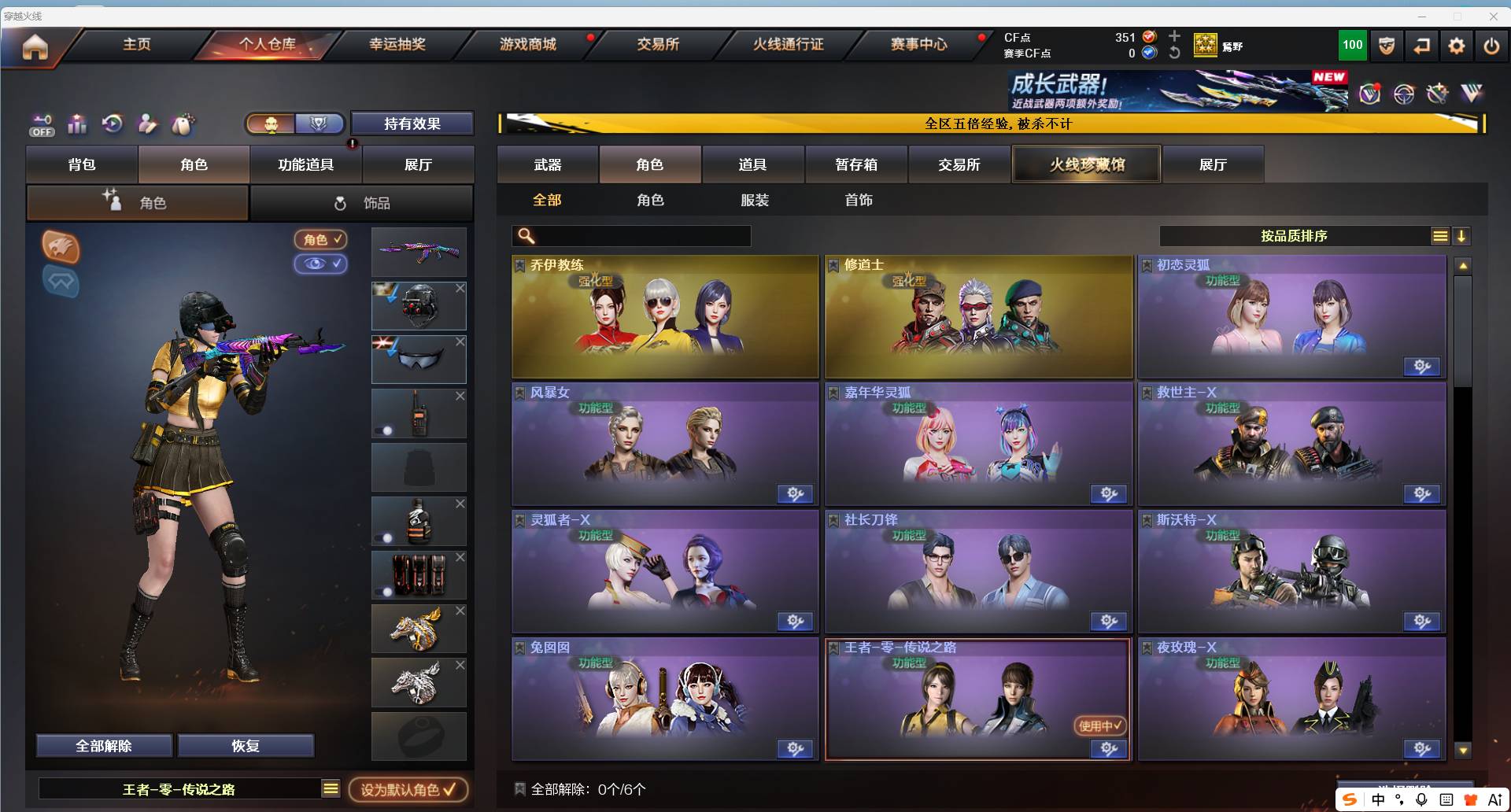Toggle the eye visibility icon below the 角色 badge
Screen dimensions: 1511x812
(x=320, y=264)
